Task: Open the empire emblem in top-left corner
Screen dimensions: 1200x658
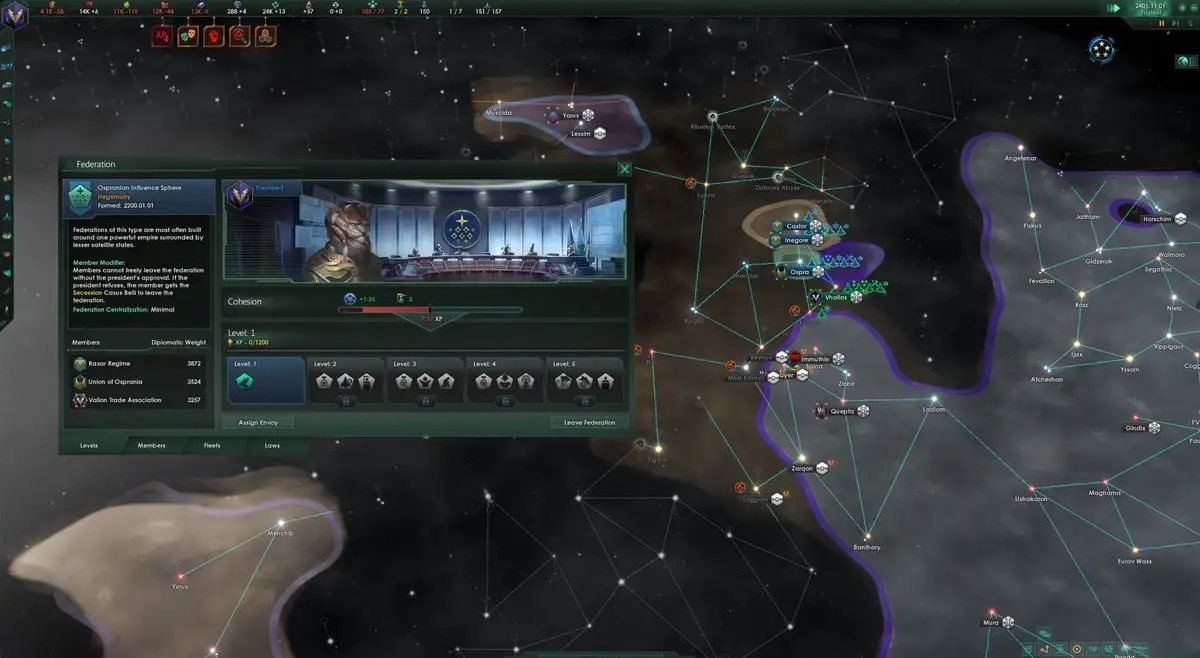Action: point(17,22)
